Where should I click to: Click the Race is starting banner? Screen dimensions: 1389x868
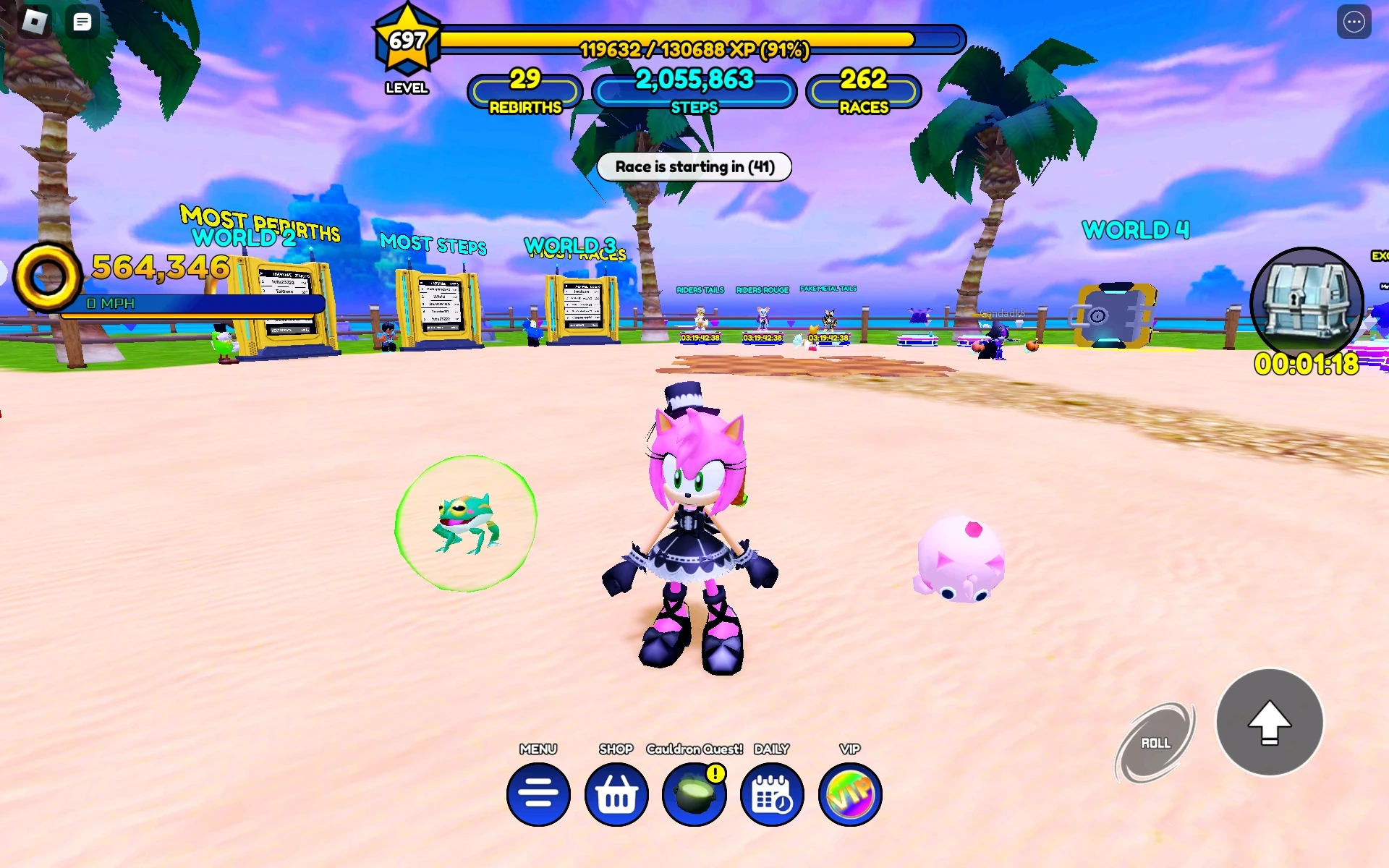(694, 167)
